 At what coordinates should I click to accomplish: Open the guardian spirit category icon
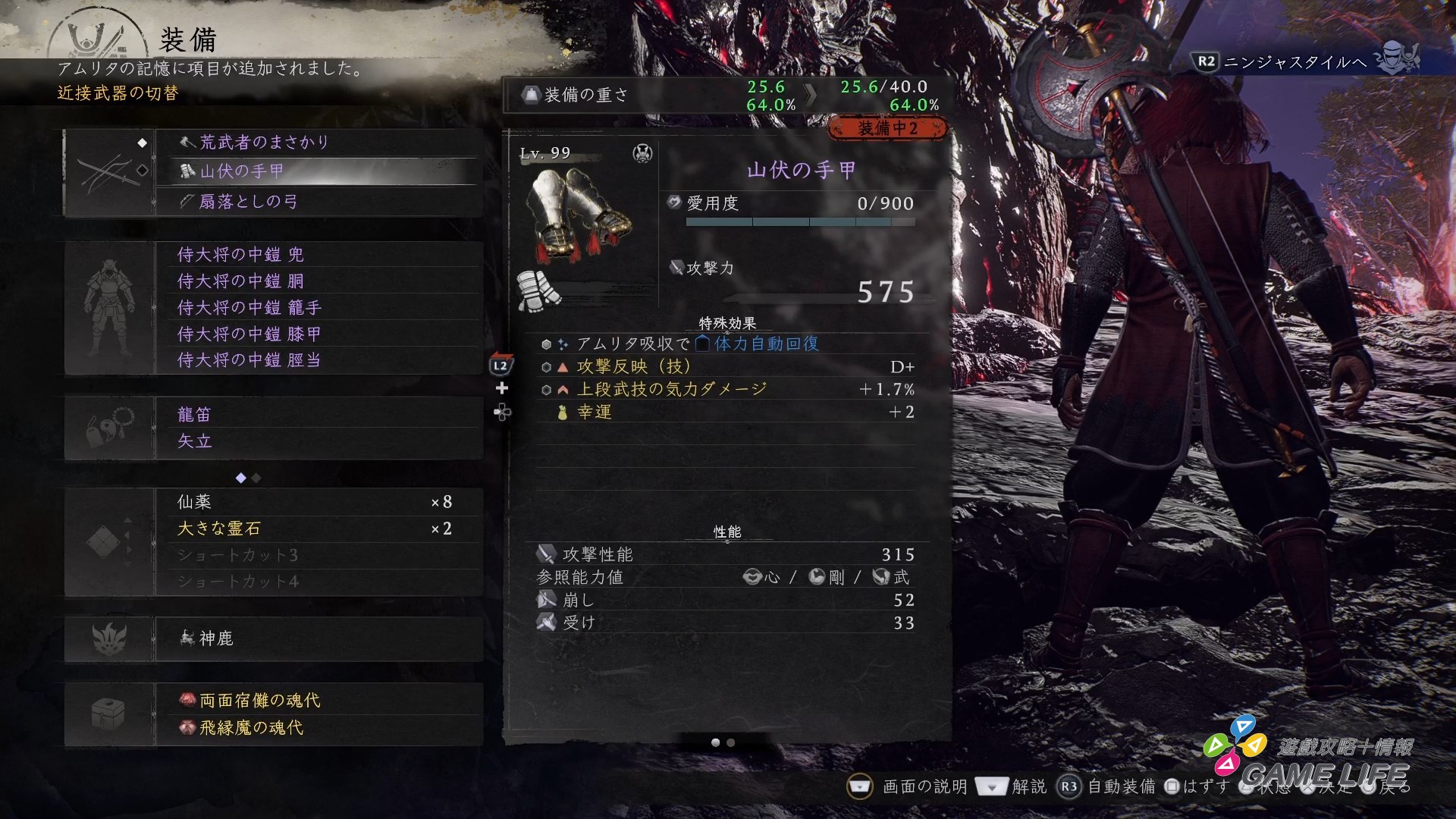110,639
